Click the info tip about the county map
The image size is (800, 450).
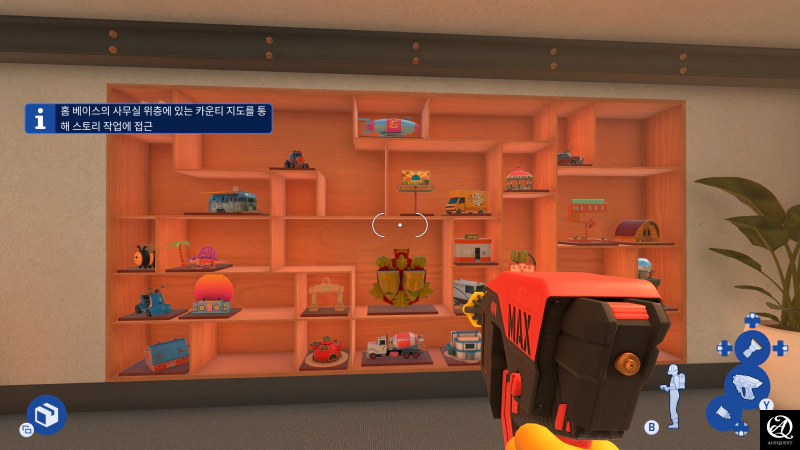point(148,119)
